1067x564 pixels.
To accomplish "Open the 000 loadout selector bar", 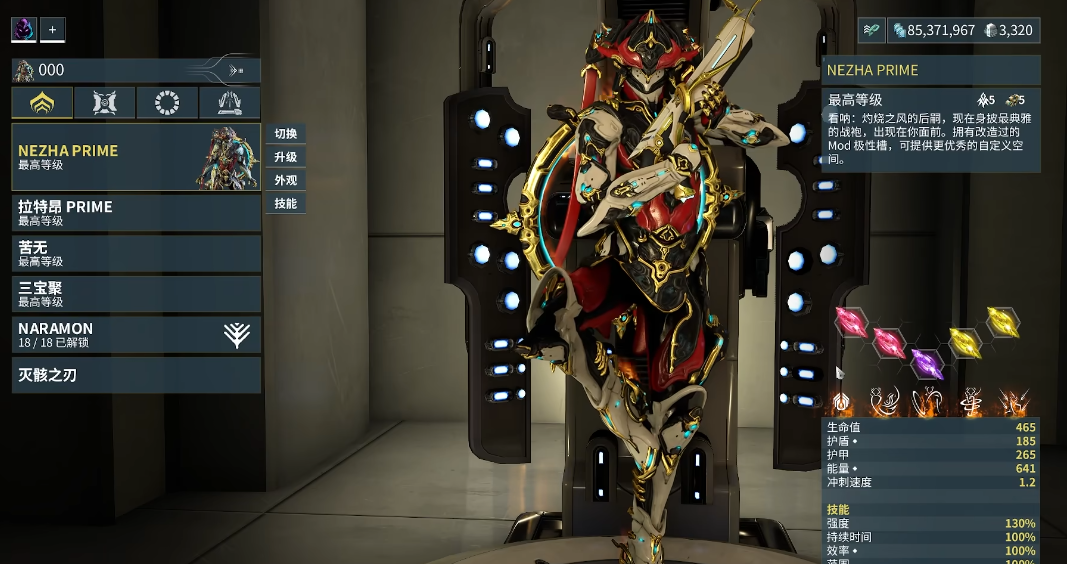I will (x=135, y=70).
